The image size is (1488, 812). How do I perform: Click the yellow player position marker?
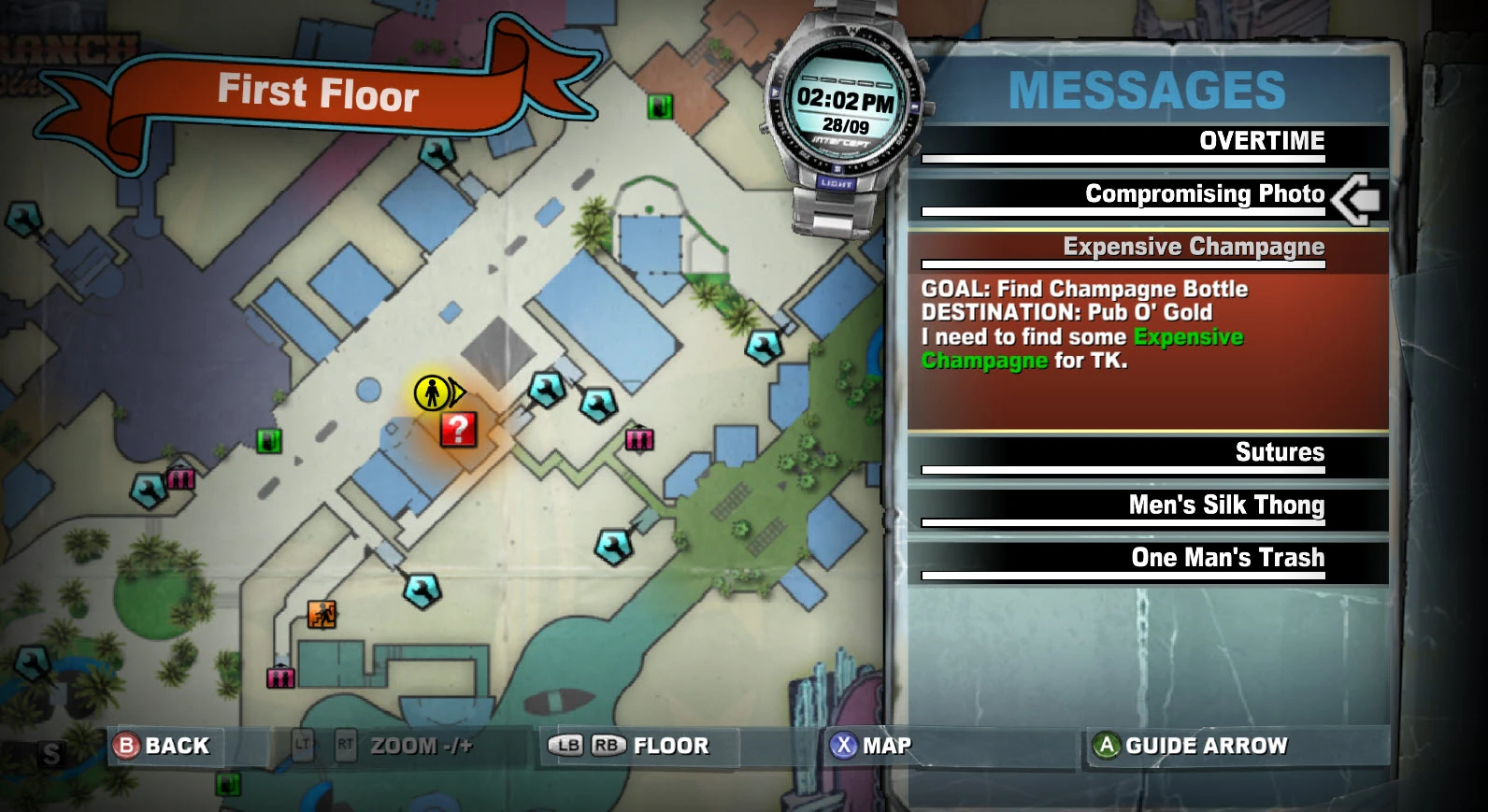pos(432,392)
